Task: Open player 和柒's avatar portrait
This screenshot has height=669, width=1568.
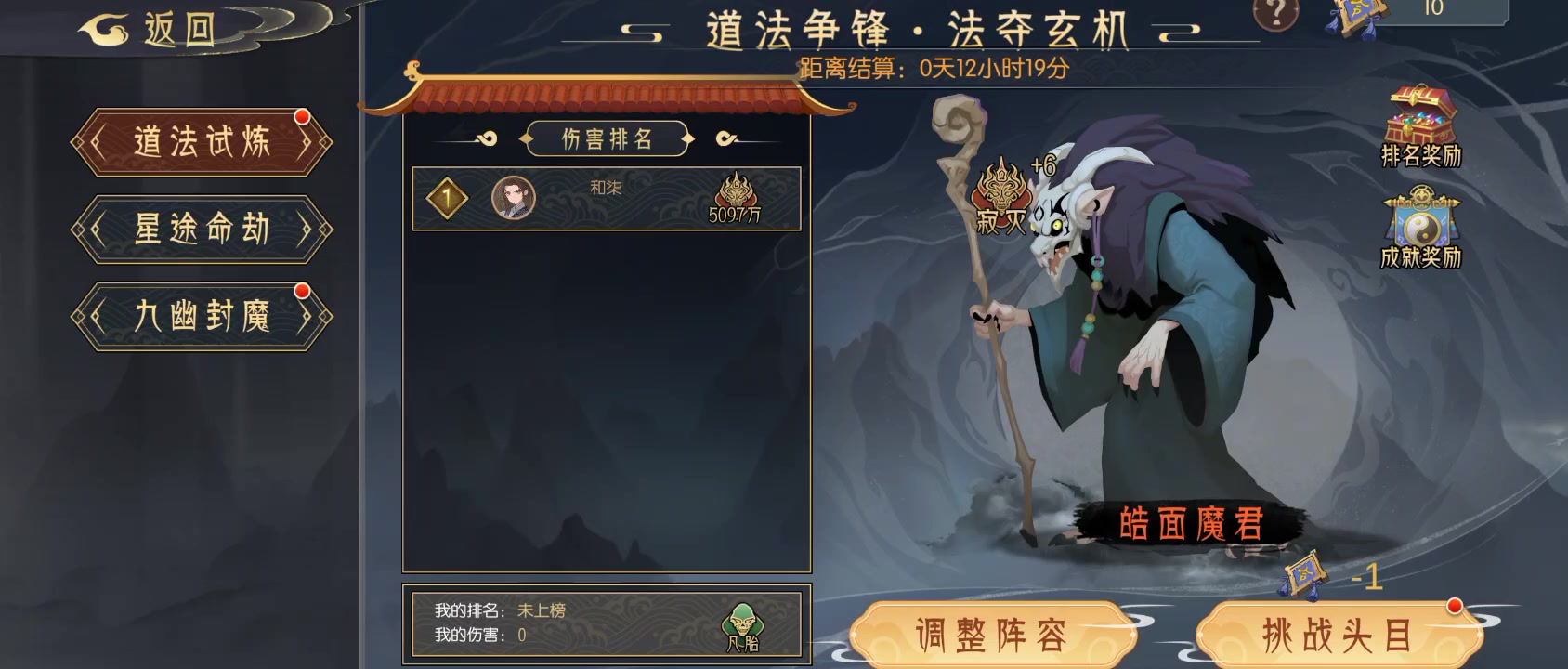Action: pyautogui.click(x=516, y=197)
